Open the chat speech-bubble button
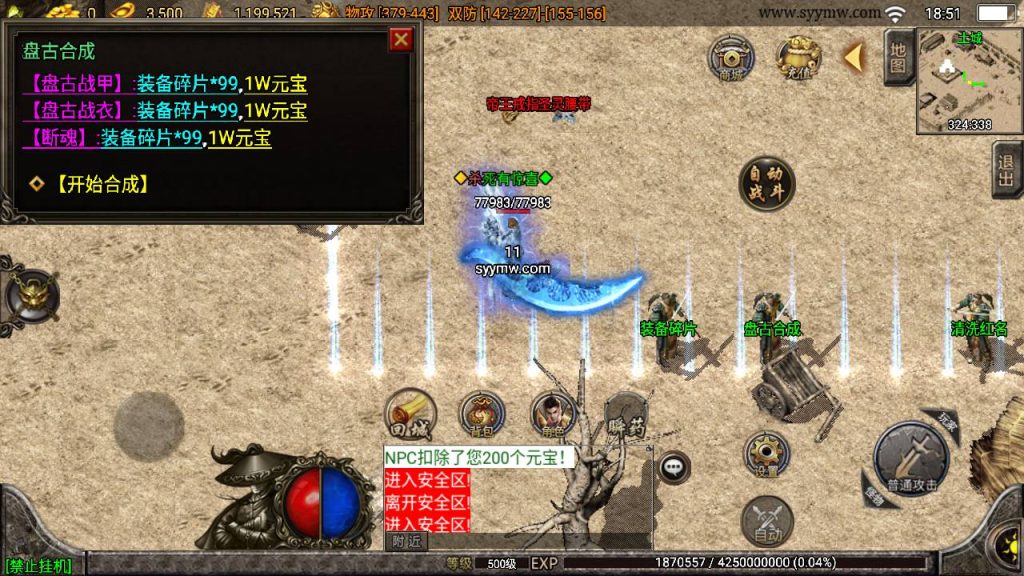 [674, 465]
